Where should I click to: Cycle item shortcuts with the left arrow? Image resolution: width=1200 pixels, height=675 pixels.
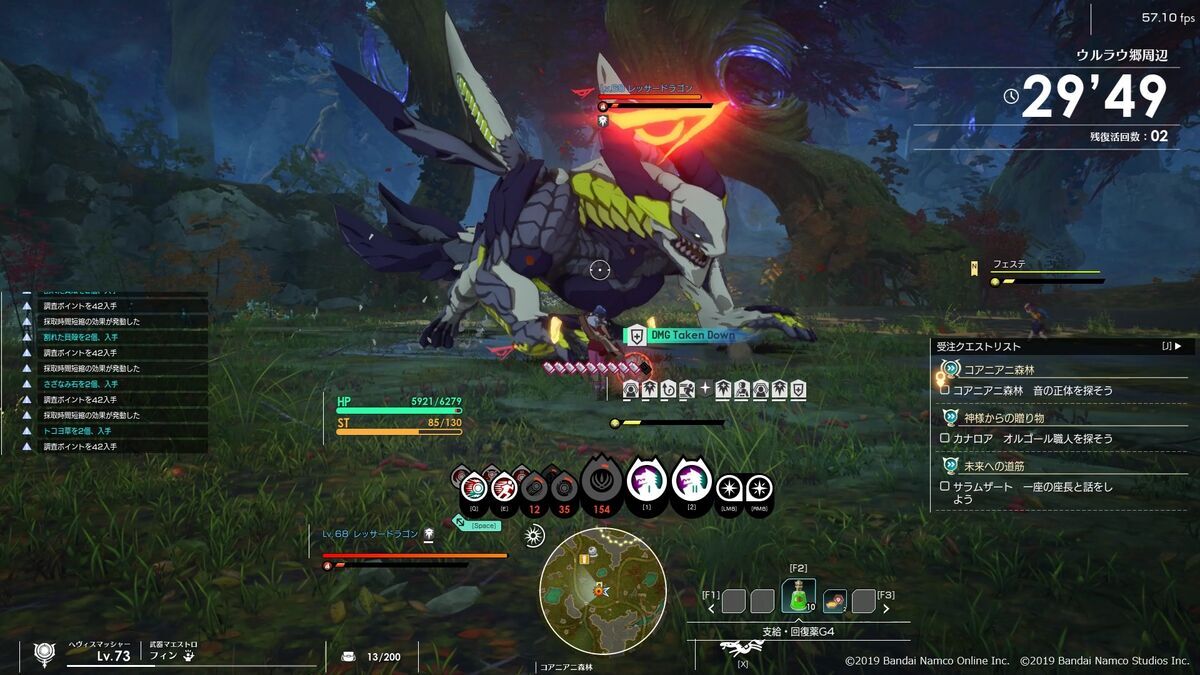tap(711, 606)
